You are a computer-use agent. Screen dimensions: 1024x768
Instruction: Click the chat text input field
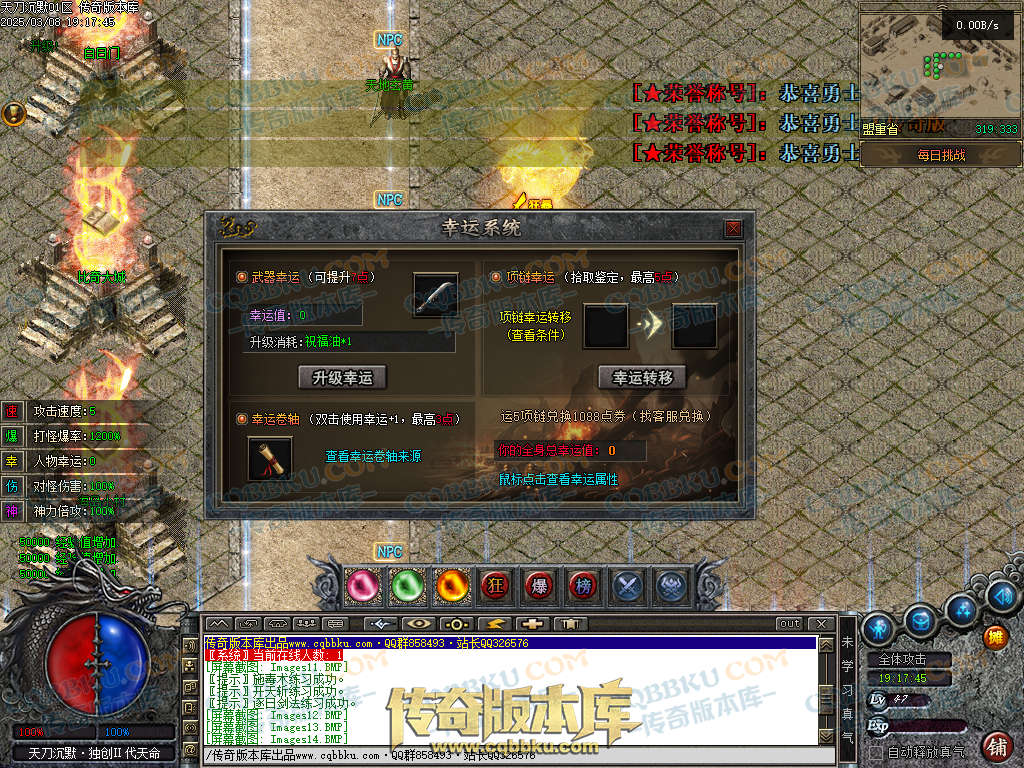tap(510, 756)
